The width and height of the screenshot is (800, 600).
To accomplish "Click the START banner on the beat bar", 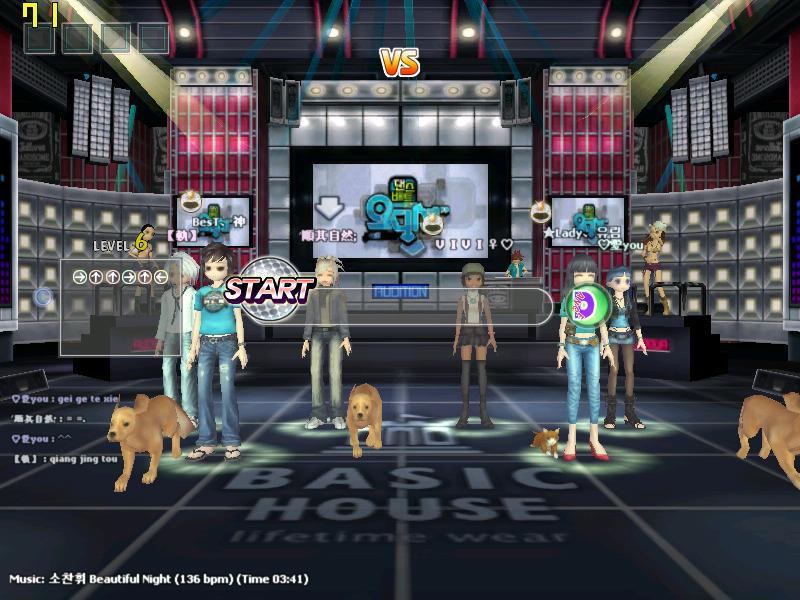I will pos(268,290).
